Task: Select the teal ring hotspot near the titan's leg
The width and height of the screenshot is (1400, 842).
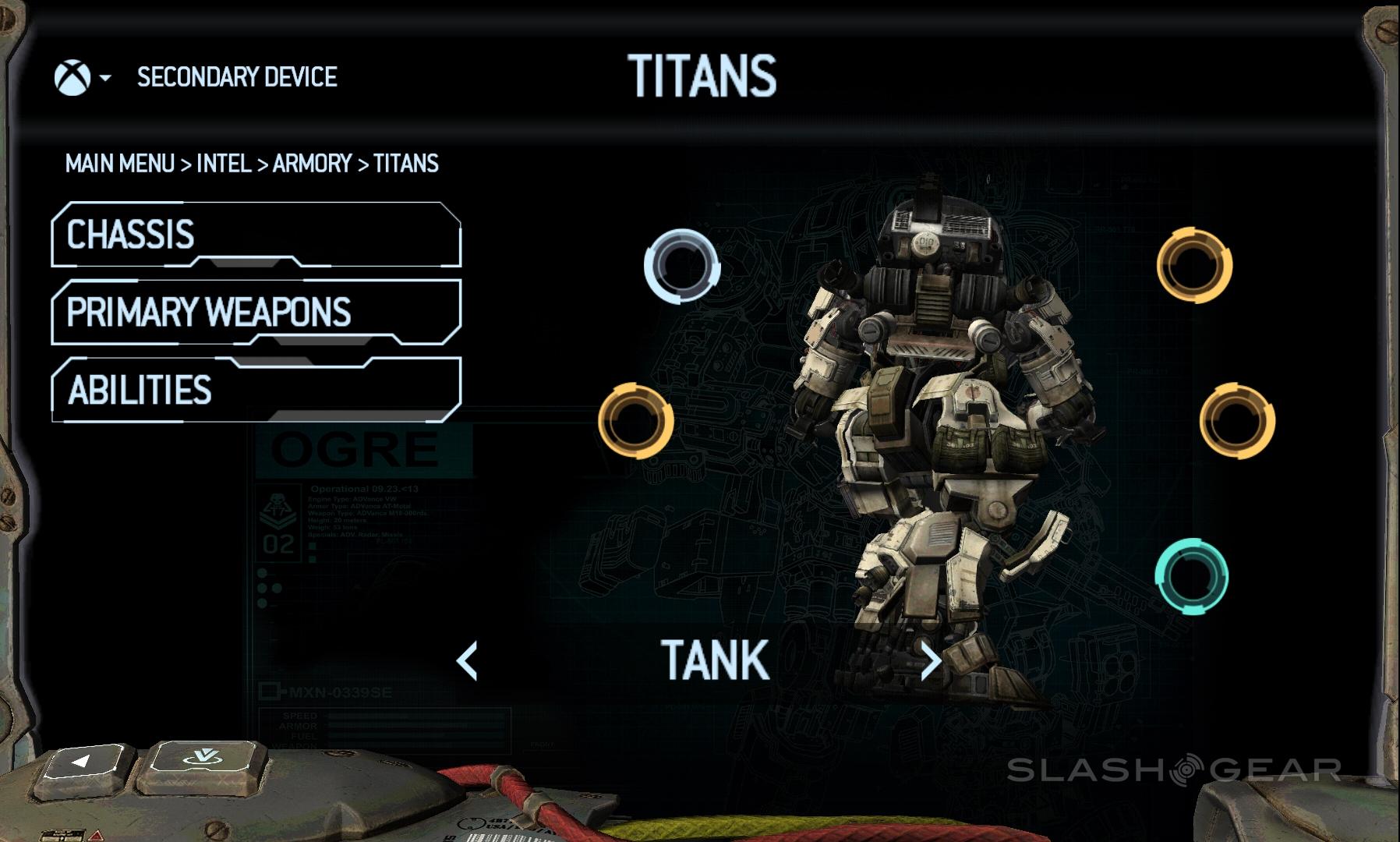Action: coord(1191,577)
